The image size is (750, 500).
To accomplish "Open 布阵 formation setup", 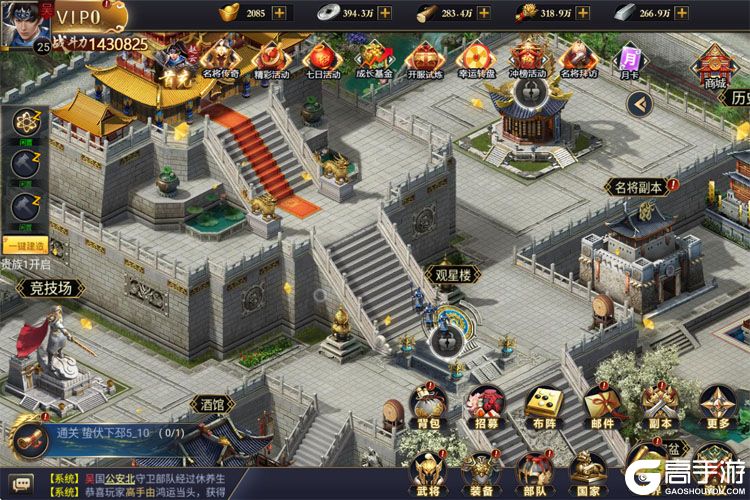I will point(543,405).
